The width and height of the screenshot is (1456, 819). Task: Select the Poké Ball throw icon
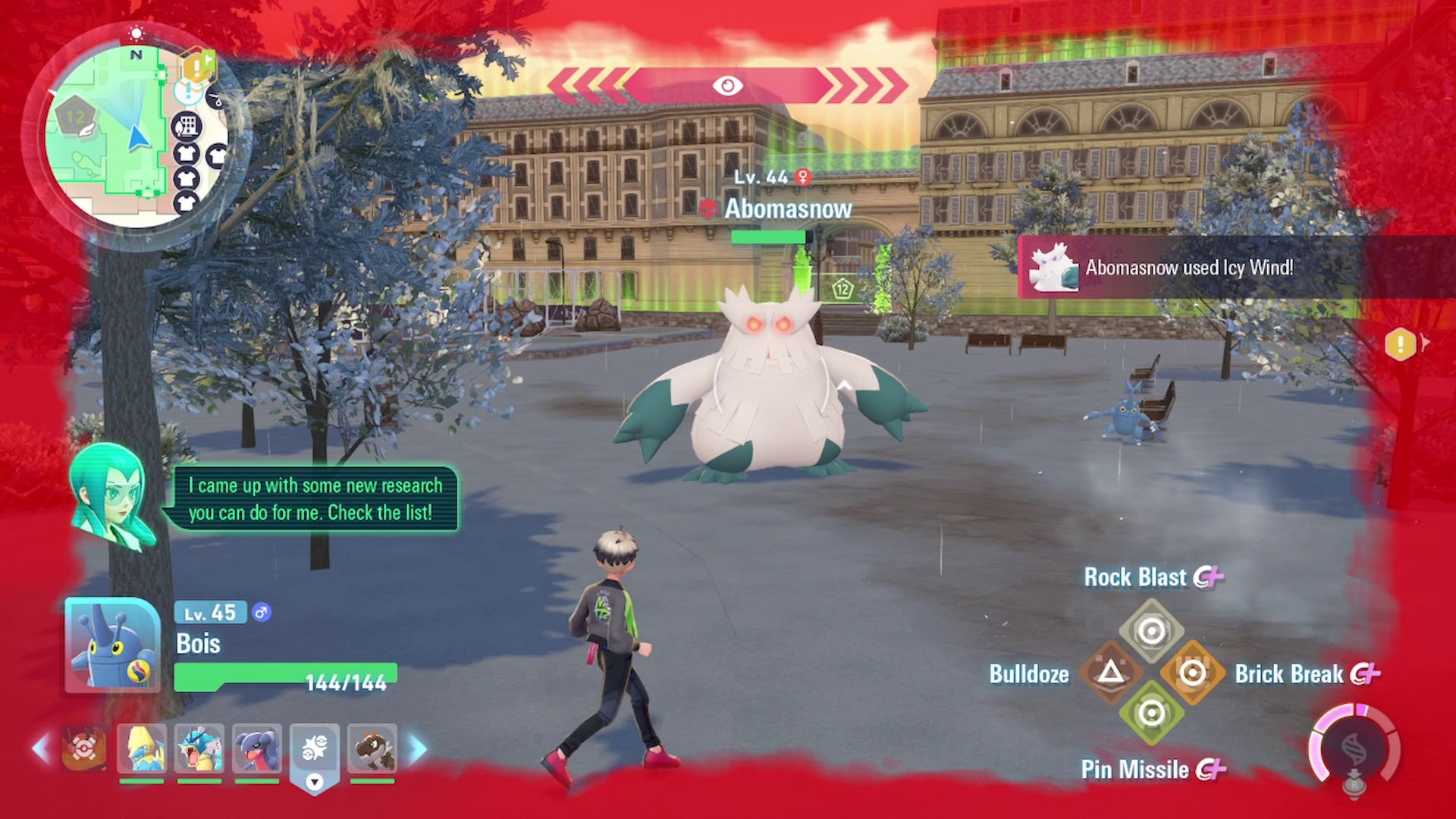[83, 748]
